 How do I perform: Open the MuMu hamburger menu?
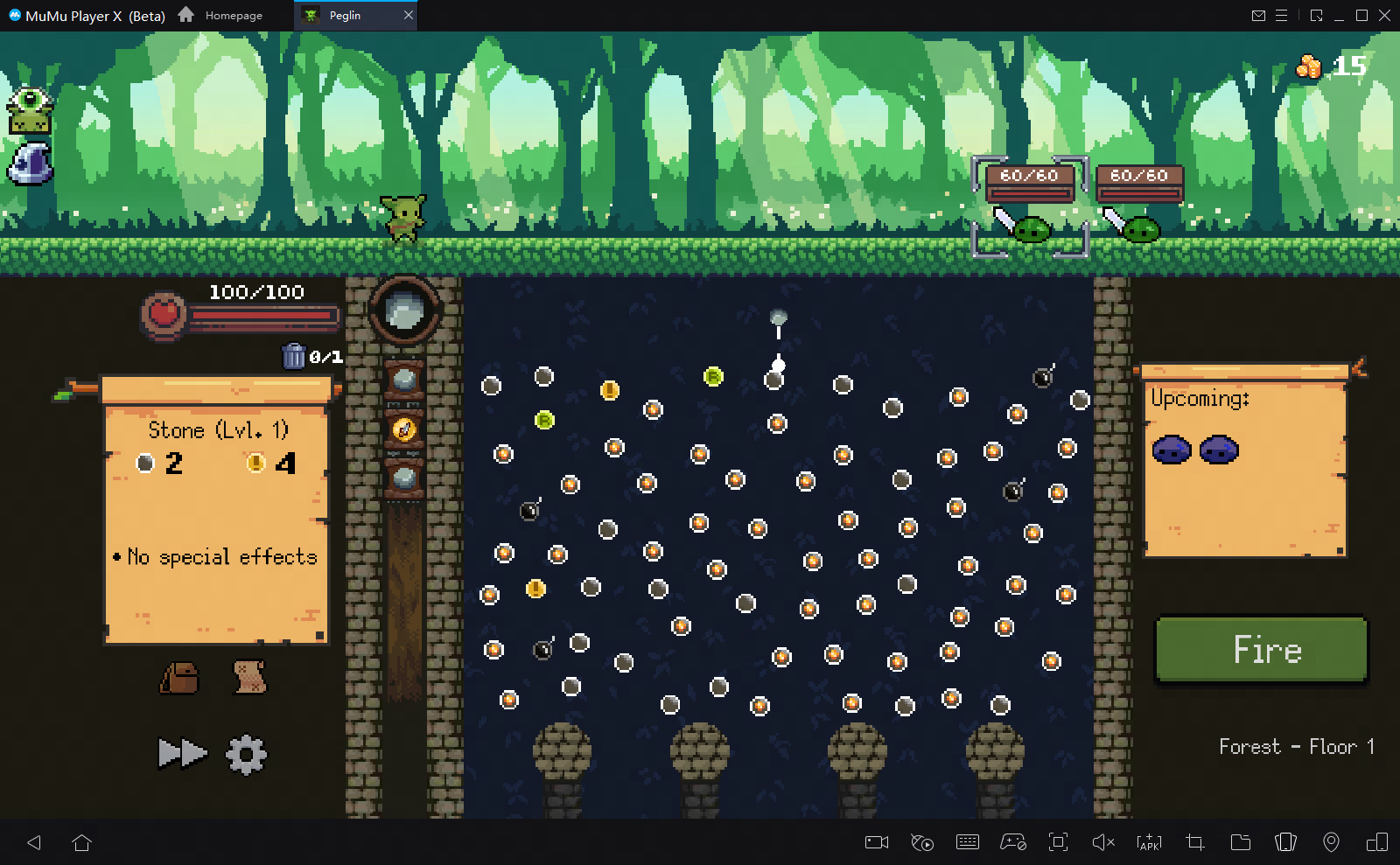(1283, 15)
